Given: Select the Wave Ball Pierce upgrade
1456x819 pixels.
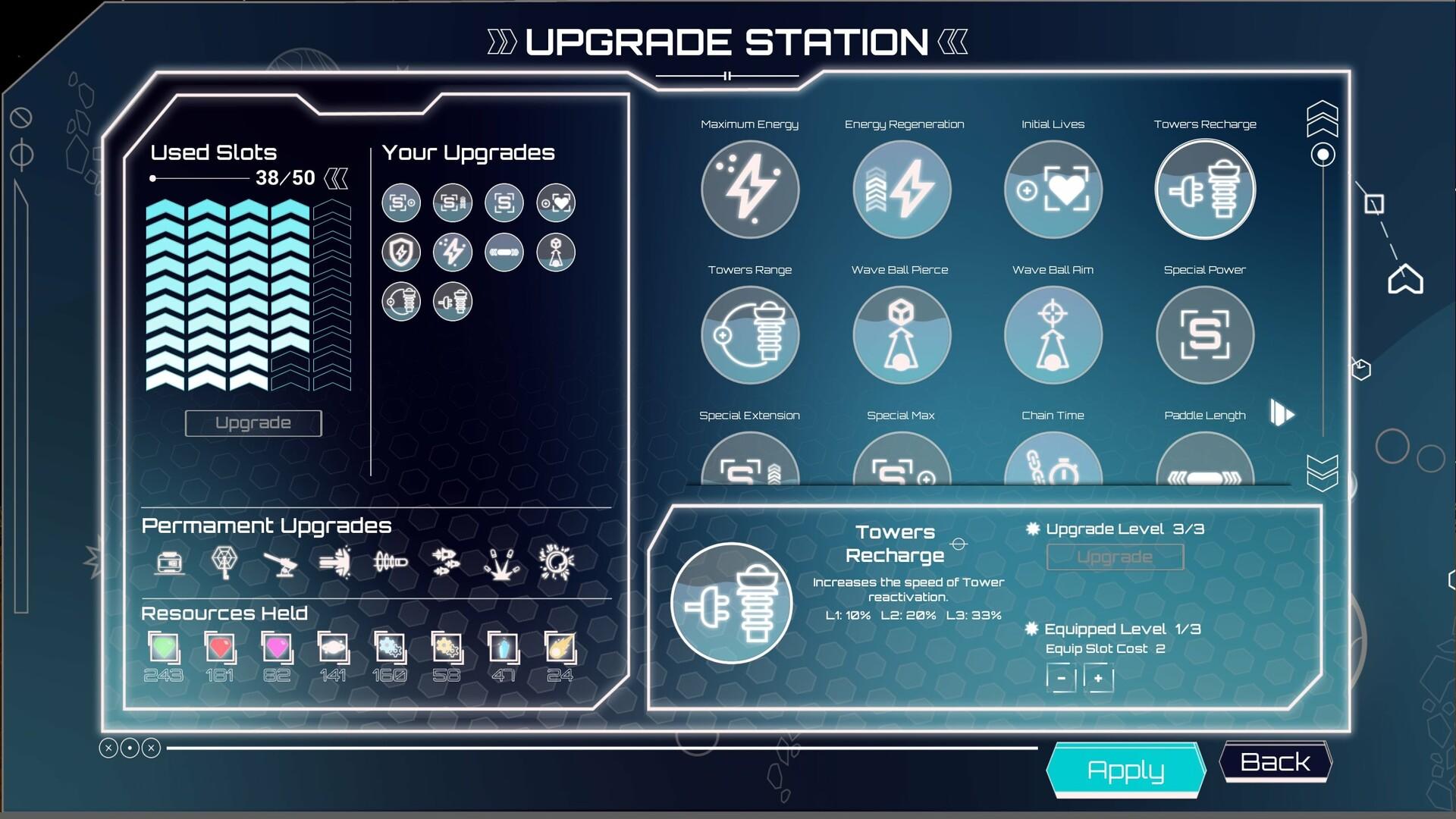Looking at the screenshot, I should (901, 334).
